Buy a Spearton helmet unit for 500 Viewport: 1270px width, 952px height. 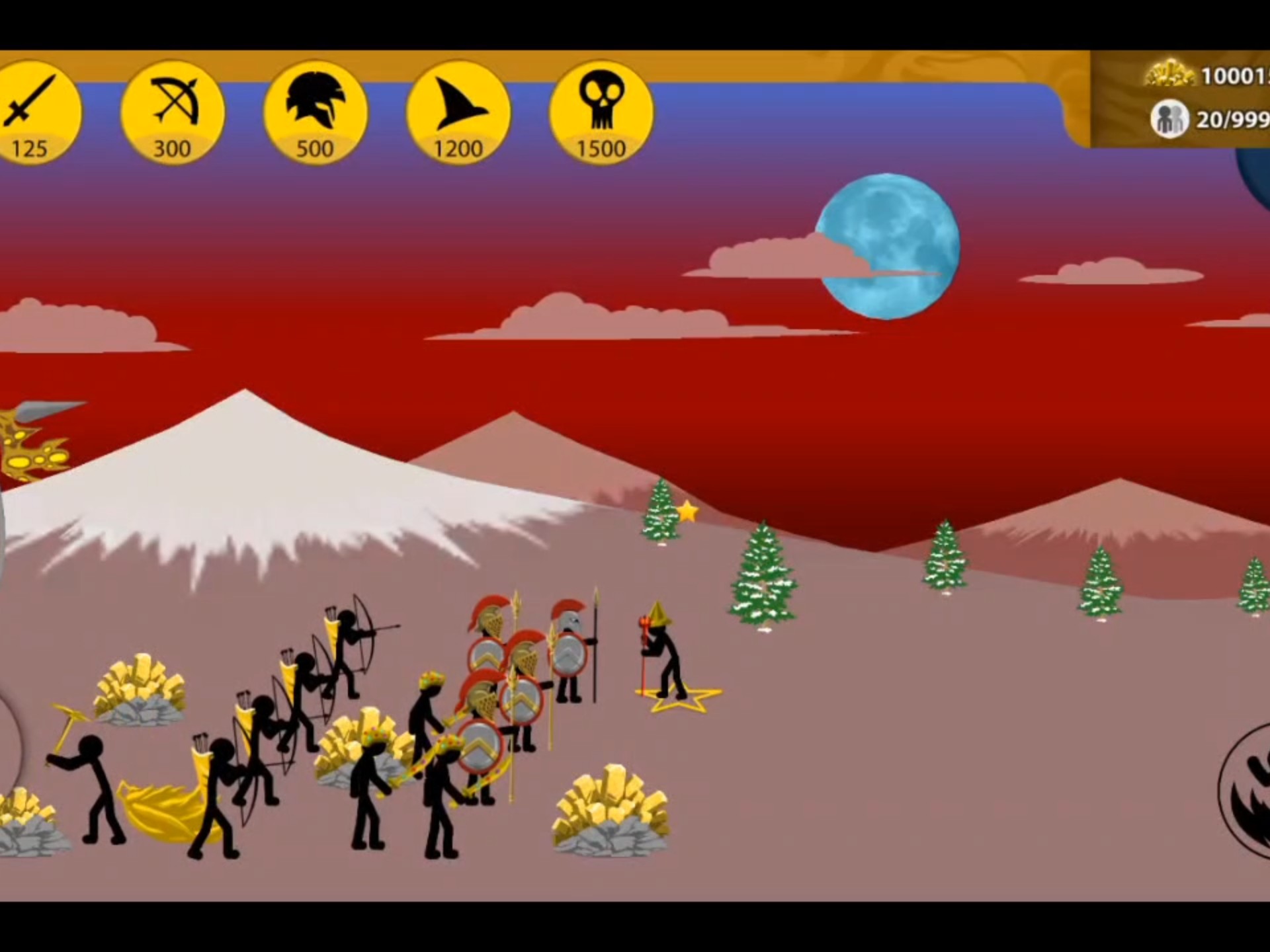(x=315, y=112)
